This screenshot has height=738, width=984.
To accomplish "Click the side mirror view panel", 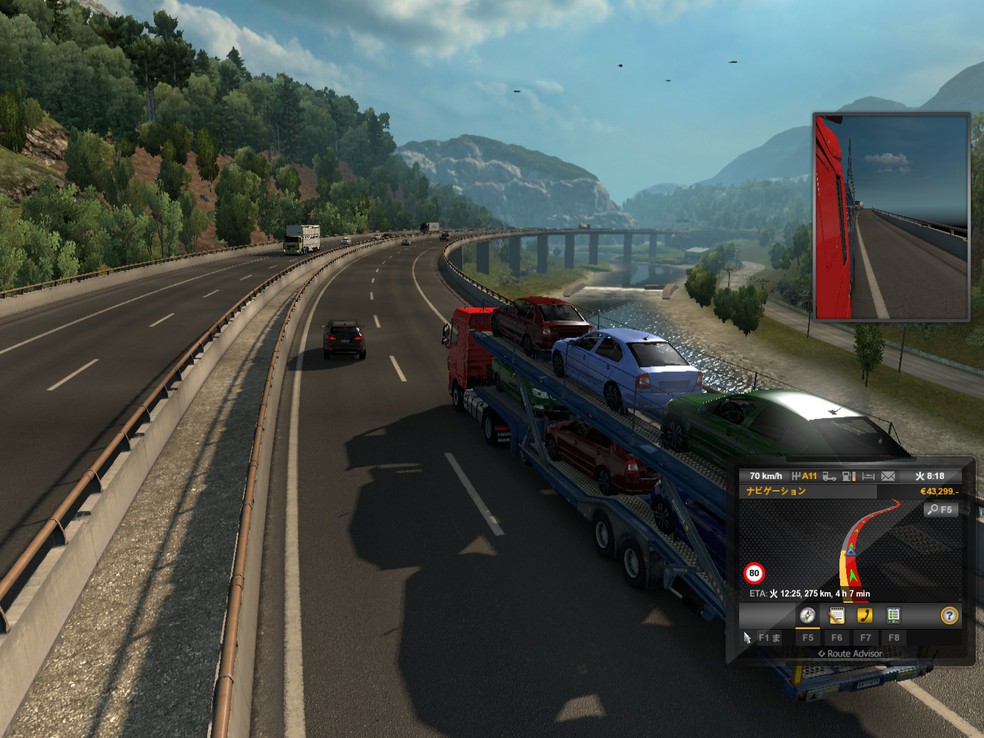I will [x=891, y=217].
